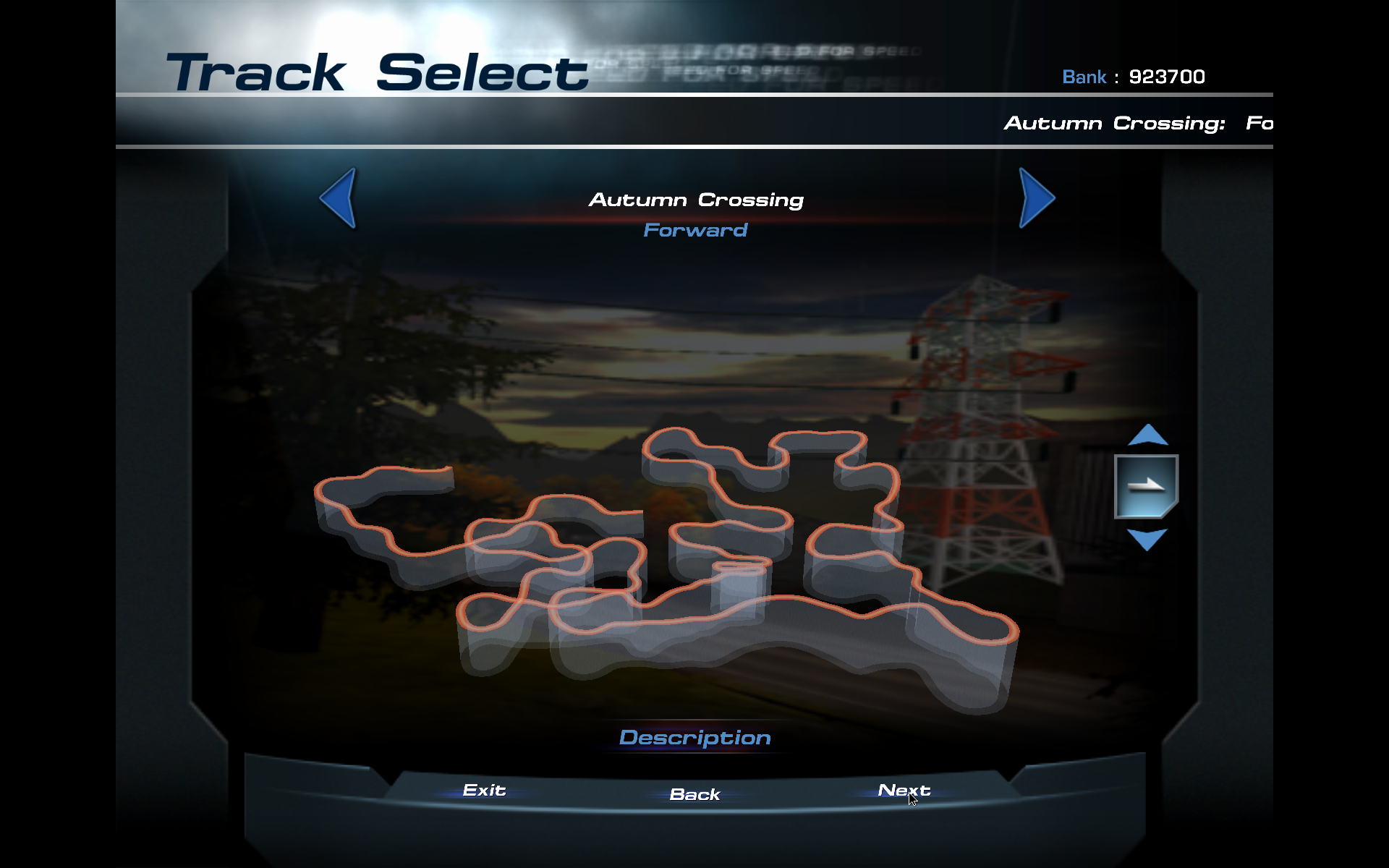Click the Autumn Crossing track map preview
The height and width of the screenshot is (868, 1389).
pyautogui.click(x=666, y=564)
